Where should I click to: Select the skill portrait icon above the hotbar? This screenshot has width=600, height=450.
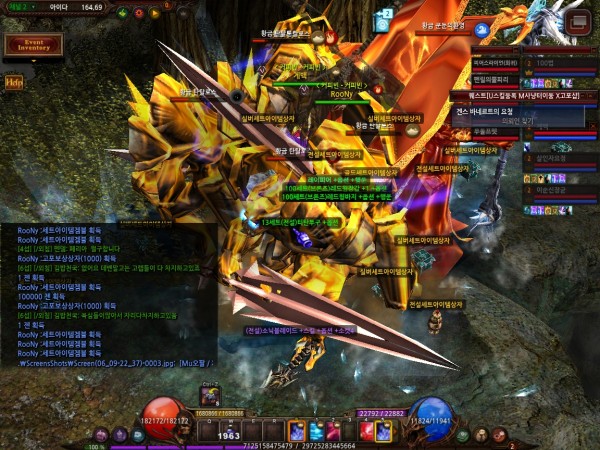(x=211, y=397)
